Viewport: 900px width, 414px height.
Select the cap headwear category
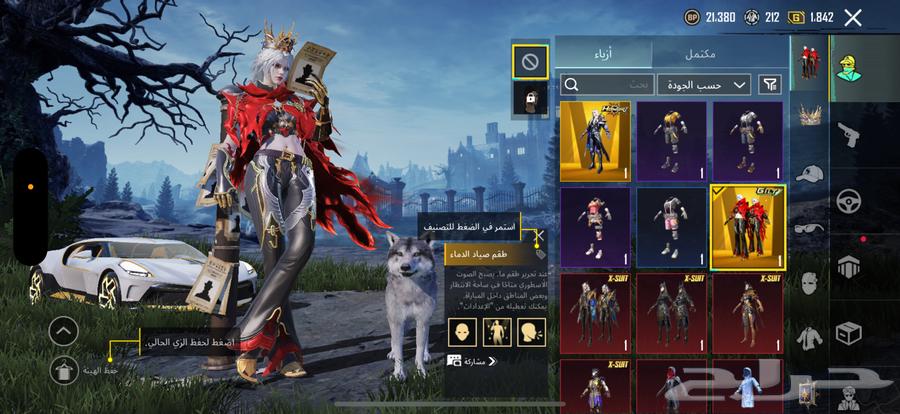coord(808,173)
